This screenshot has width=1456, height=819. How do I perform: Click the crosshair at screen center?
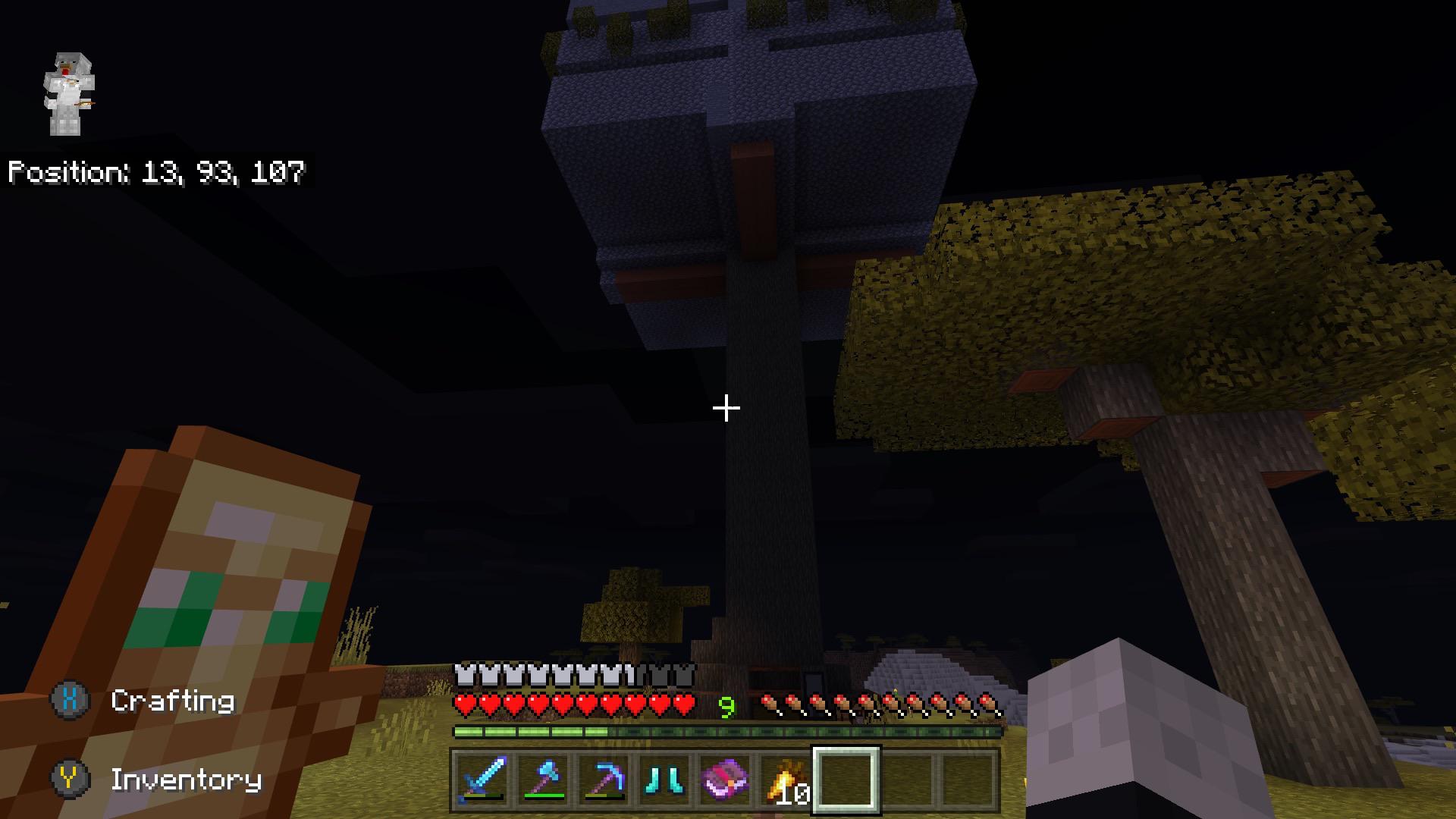(x=725, y=408)
